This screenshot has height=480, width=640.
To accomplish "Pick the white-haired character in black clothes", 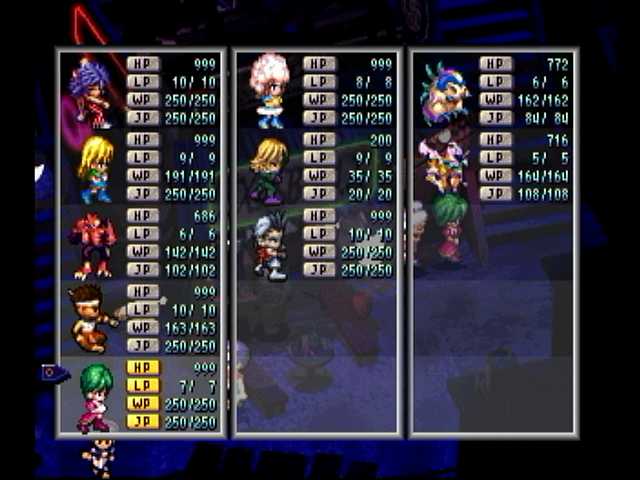I will pyautogui.click(x=269, y=245).
